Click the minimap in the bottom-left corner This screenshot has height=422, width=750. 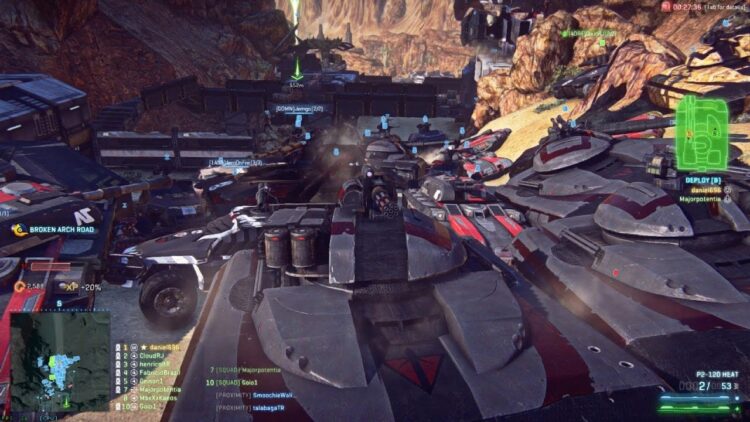pyautogui.click(x=59, y=359)
